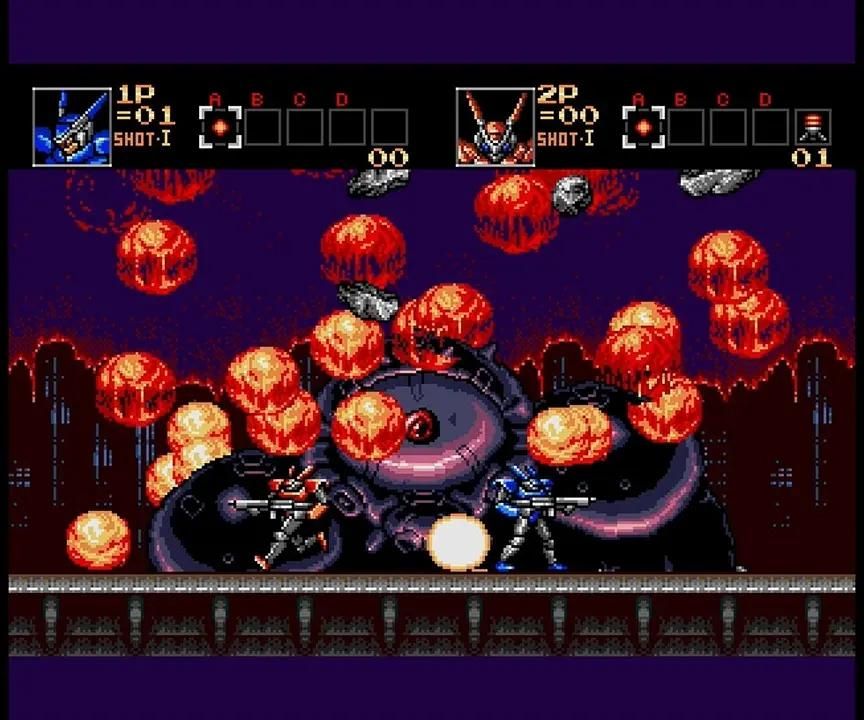Image resolution: width=864 pixels, height=720 pixels.
Task: Select 2P's weapon slot A
Action: (x=644, y=128)
